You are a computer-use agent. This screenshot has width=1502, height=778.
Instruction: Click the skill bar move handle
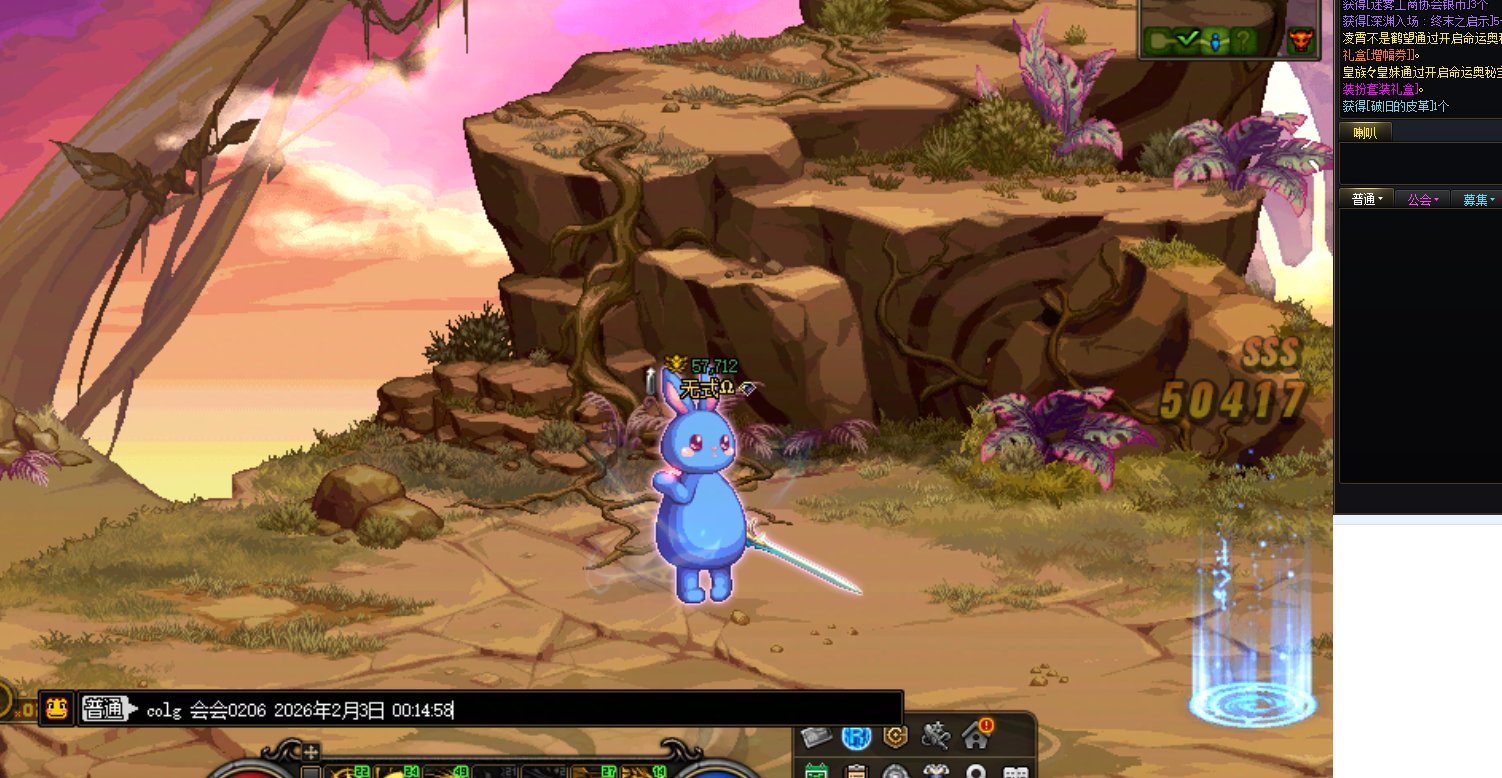tap(312, 752)
